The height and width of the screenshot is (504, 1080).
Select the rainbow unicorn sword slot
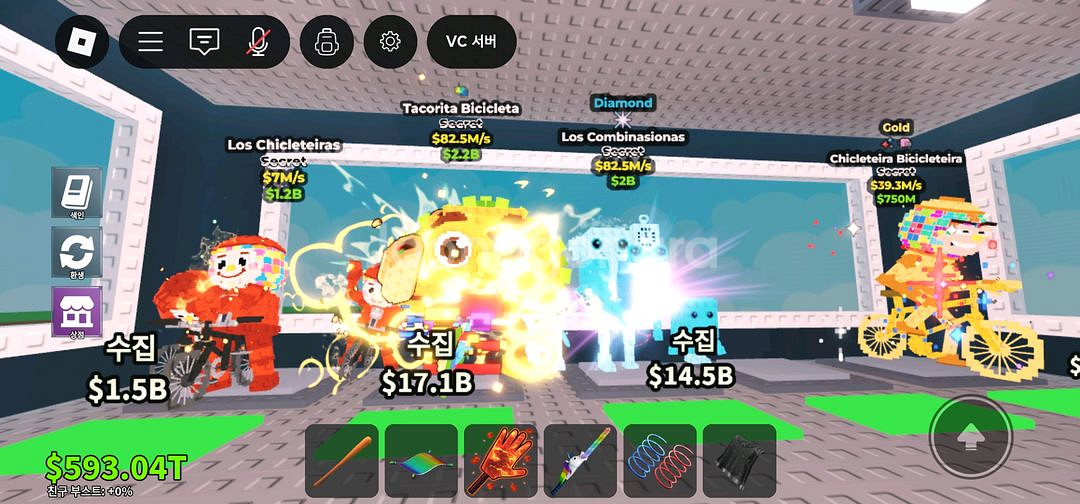(x=580, y=461)
